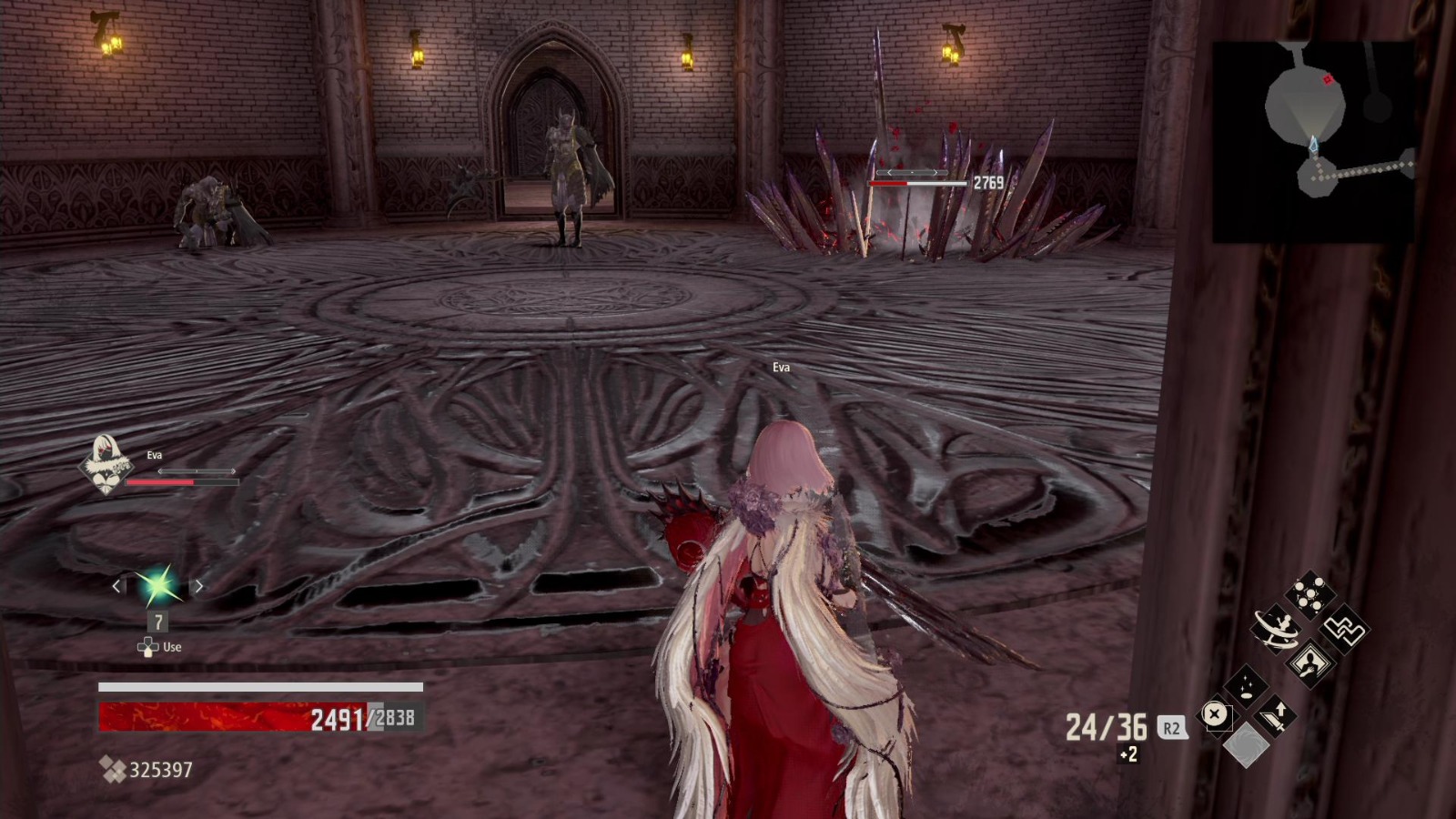Click the sparkle ground-effect gift icon
The image size is (1456, 819).
click(x=1245, y=685)
